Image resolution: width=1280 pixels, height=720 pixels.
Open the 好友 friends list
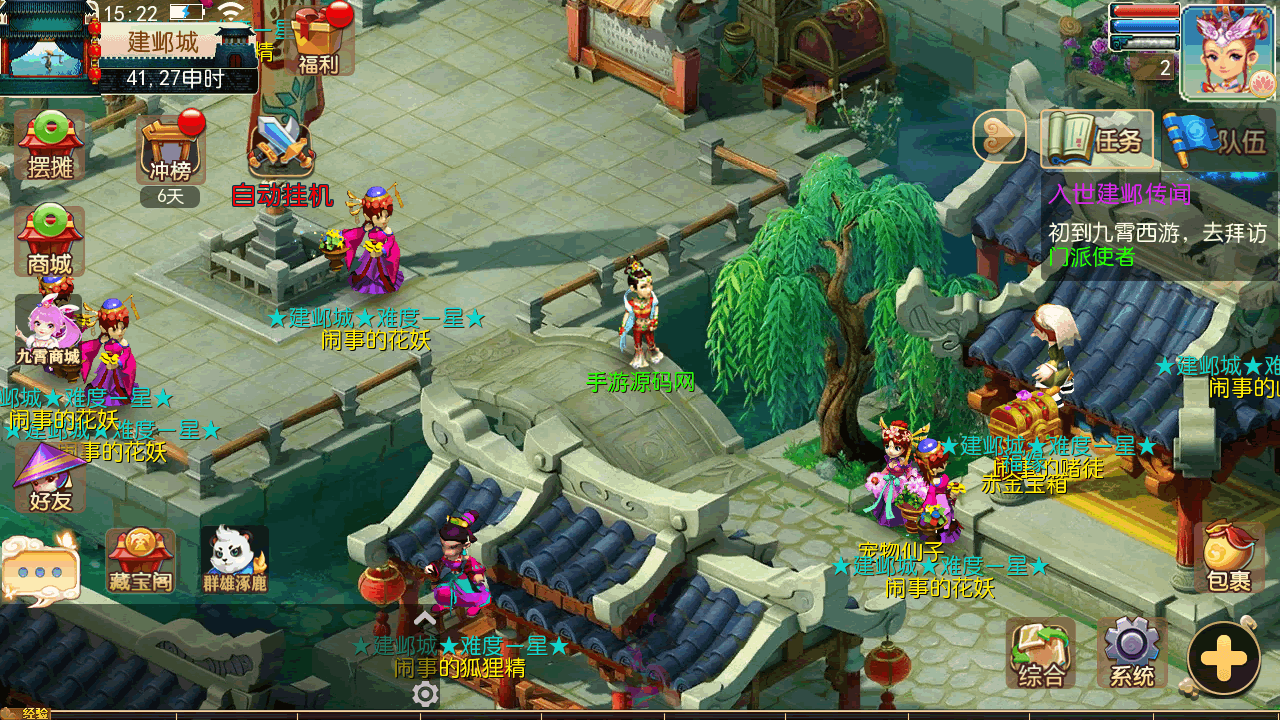[x=50, y=478]
